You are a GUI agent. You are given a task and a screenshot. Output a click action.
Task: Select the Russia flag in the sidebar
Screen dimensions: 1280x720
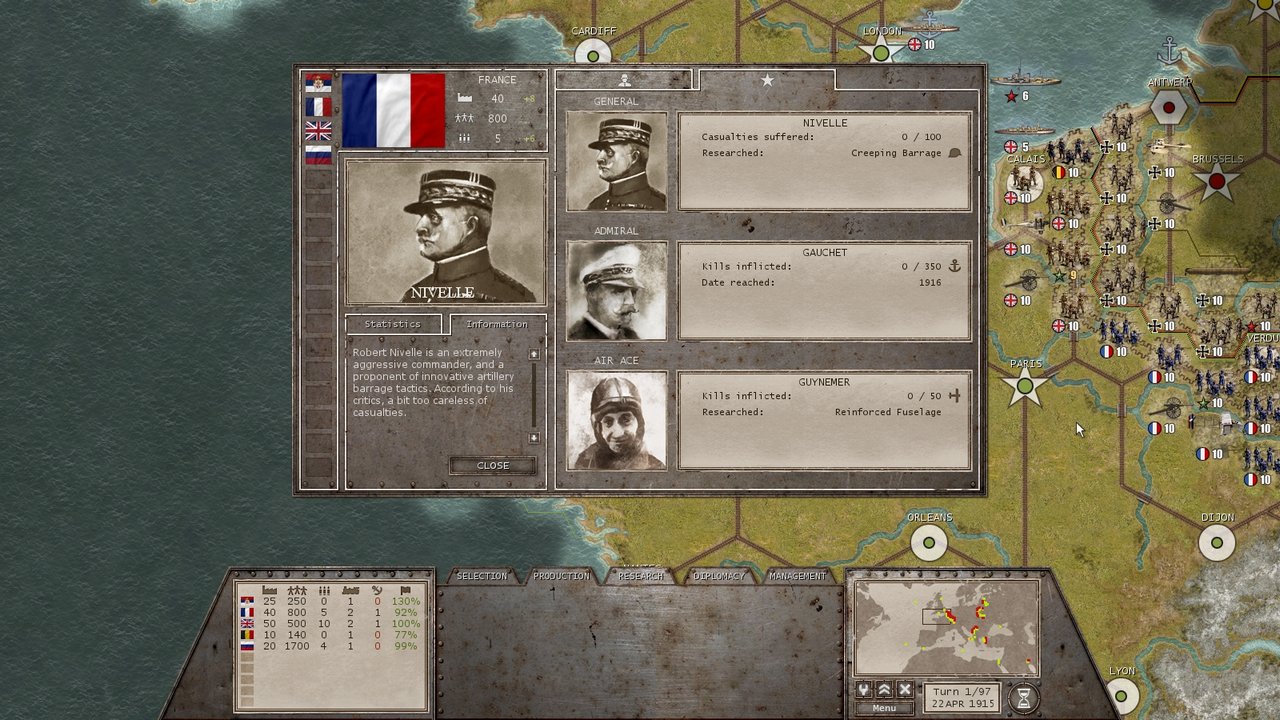tap(318, 154)
